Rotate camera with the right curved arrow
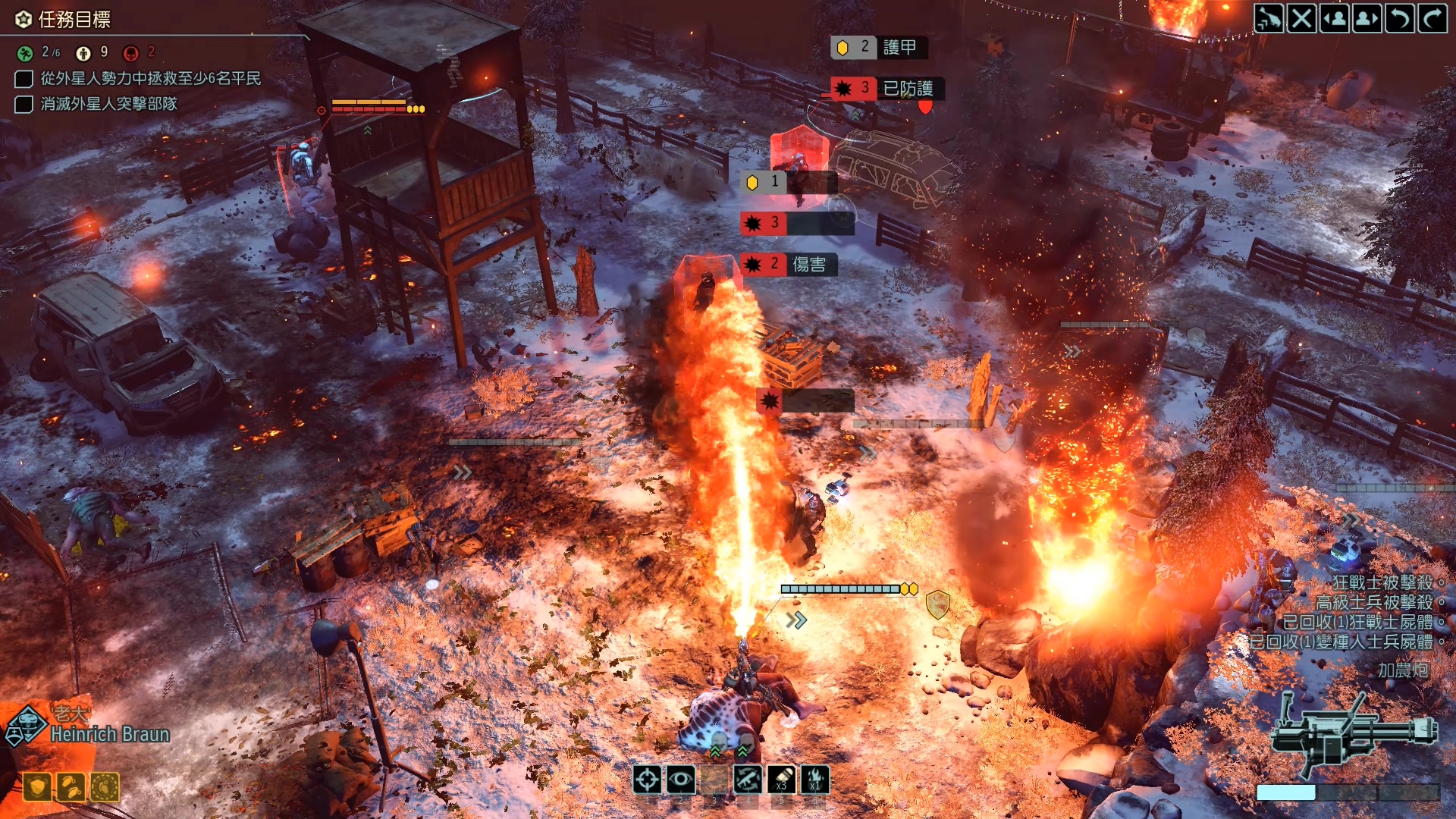This screenshot has height=819, width=1456. point(1432,18)
